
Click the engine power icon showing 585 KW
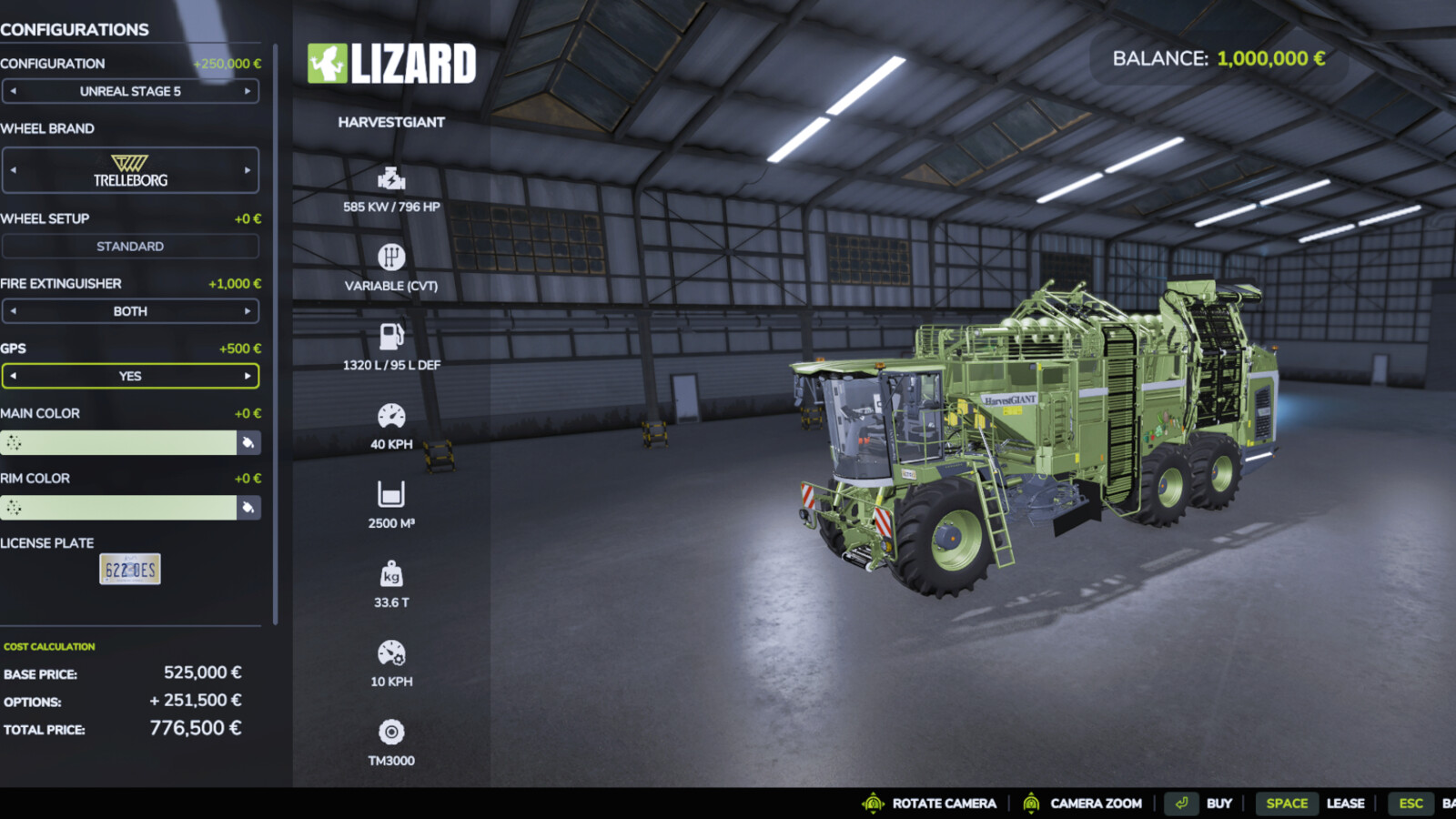pos(391,177)
